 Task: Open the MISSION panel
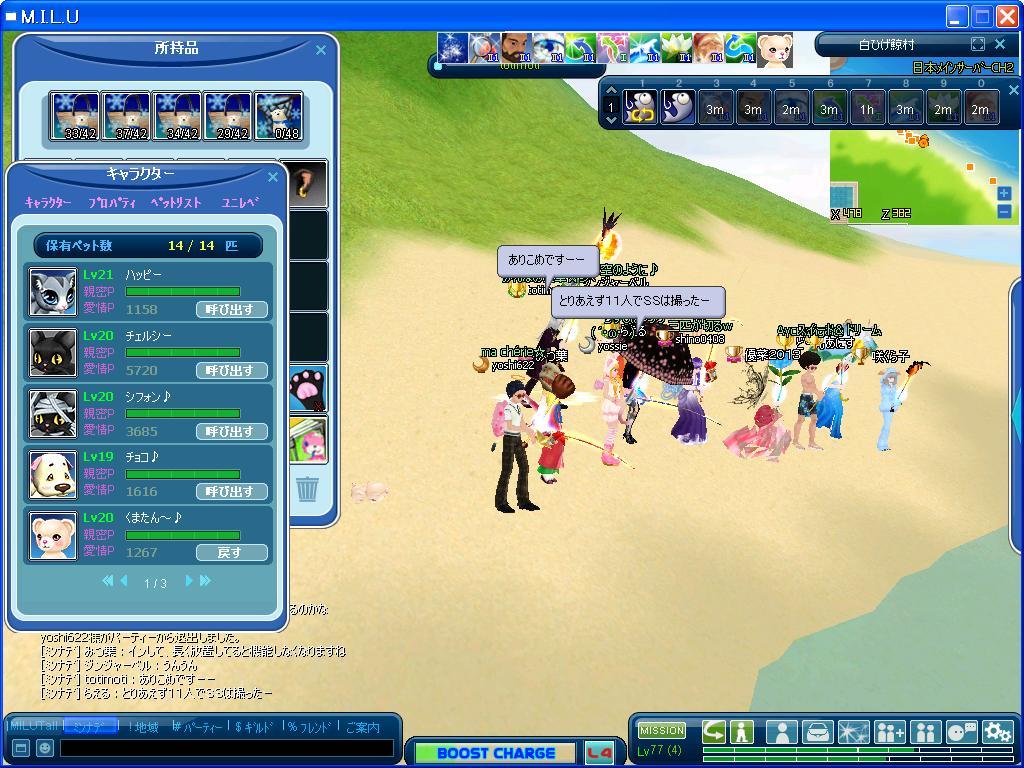662,730
